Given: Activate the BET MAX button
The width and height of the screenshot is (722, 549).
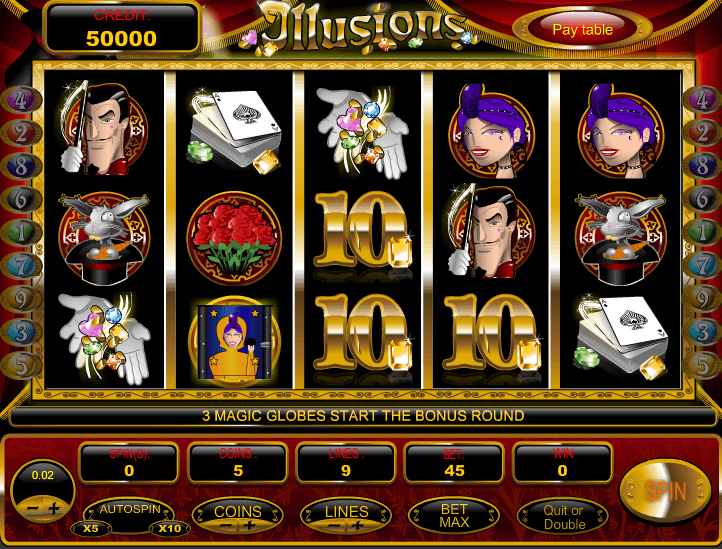Looking at the screenshot, I should point(454,514).
